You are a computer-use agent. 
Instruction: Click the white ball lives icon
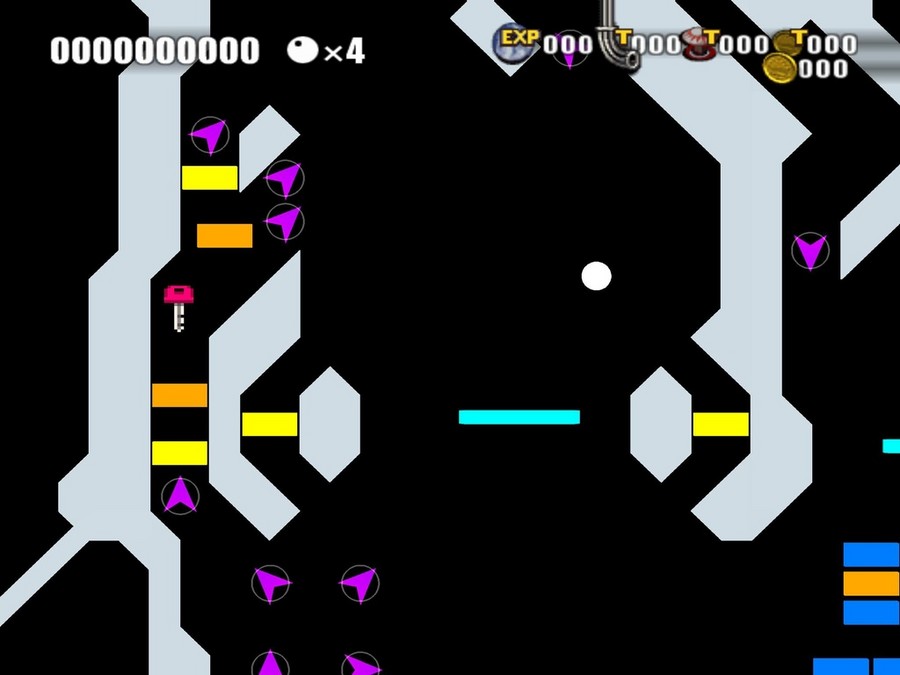[303, 49]
